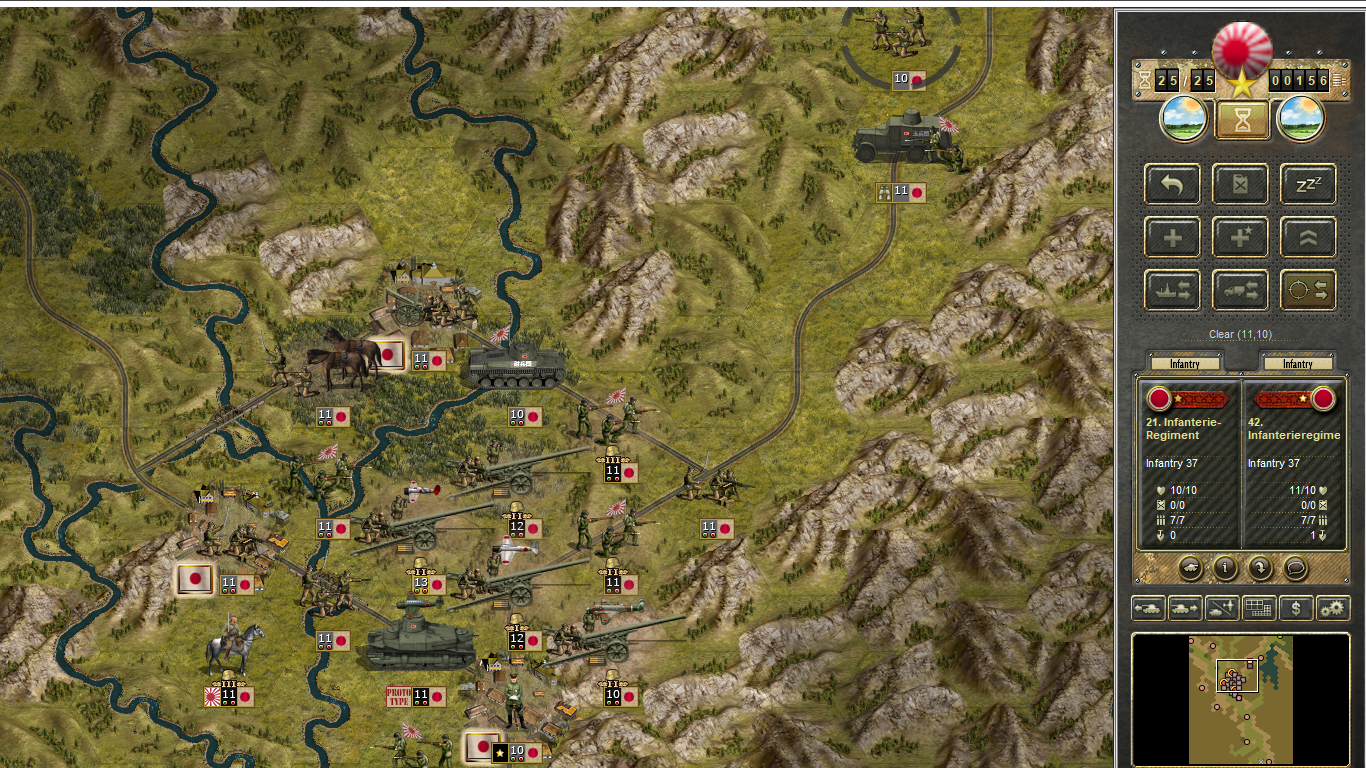1366x768 pixels.
Task: End the turn with the hourglass button
Action: click(1241, 121)
